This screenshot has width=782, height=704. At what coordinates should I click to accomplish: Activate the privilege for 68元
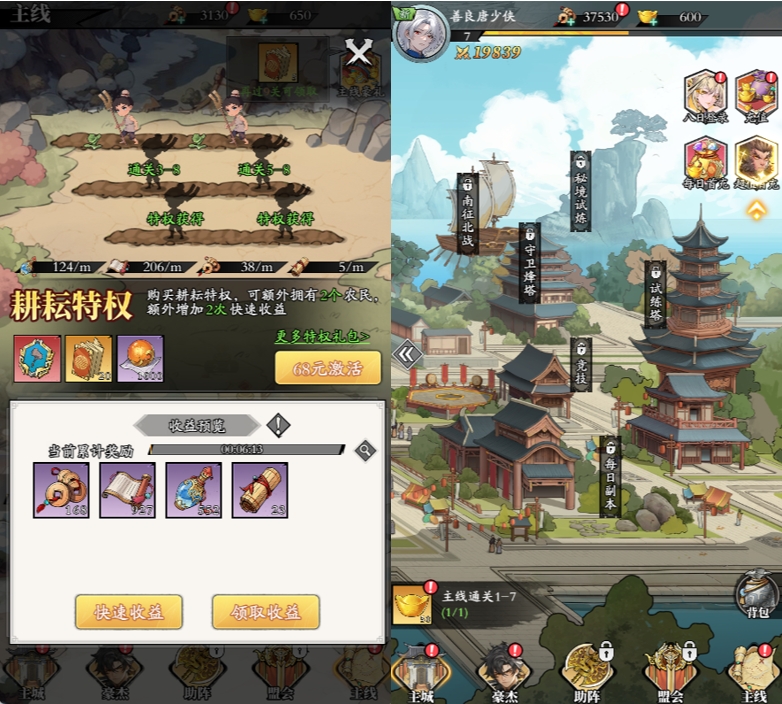327,368
